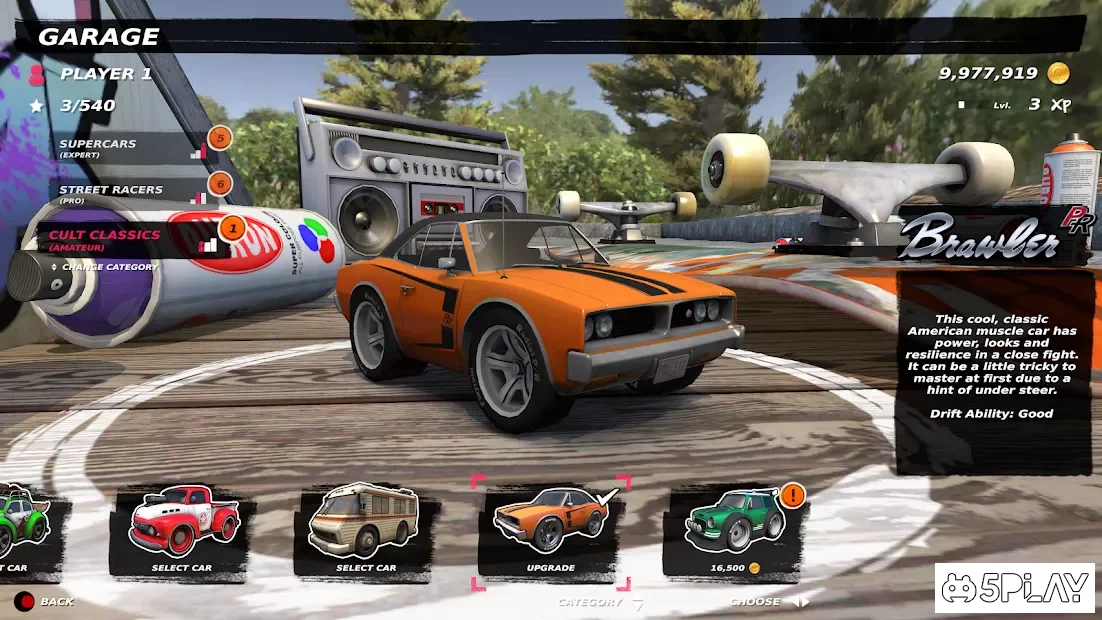Image resolution: width=1102 pixels, height=620 pixels.
Task: Select the red pickup truck car
Action: coord(182,530)
